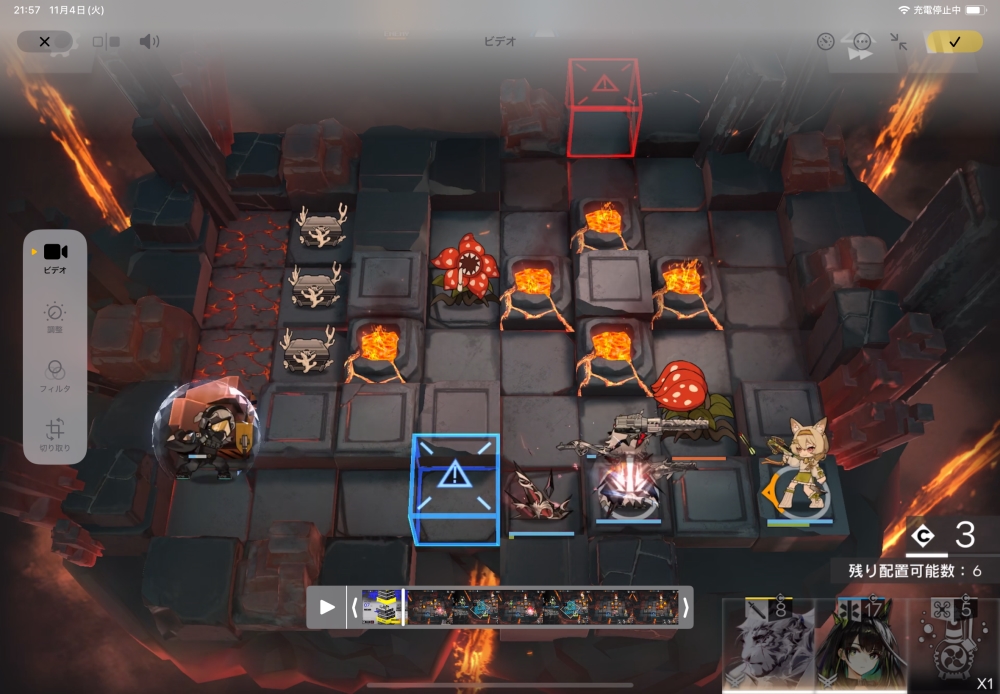Screen dimensions: 1000x694
Task: Click the right trim handle of the timeline
Action: 685,607
